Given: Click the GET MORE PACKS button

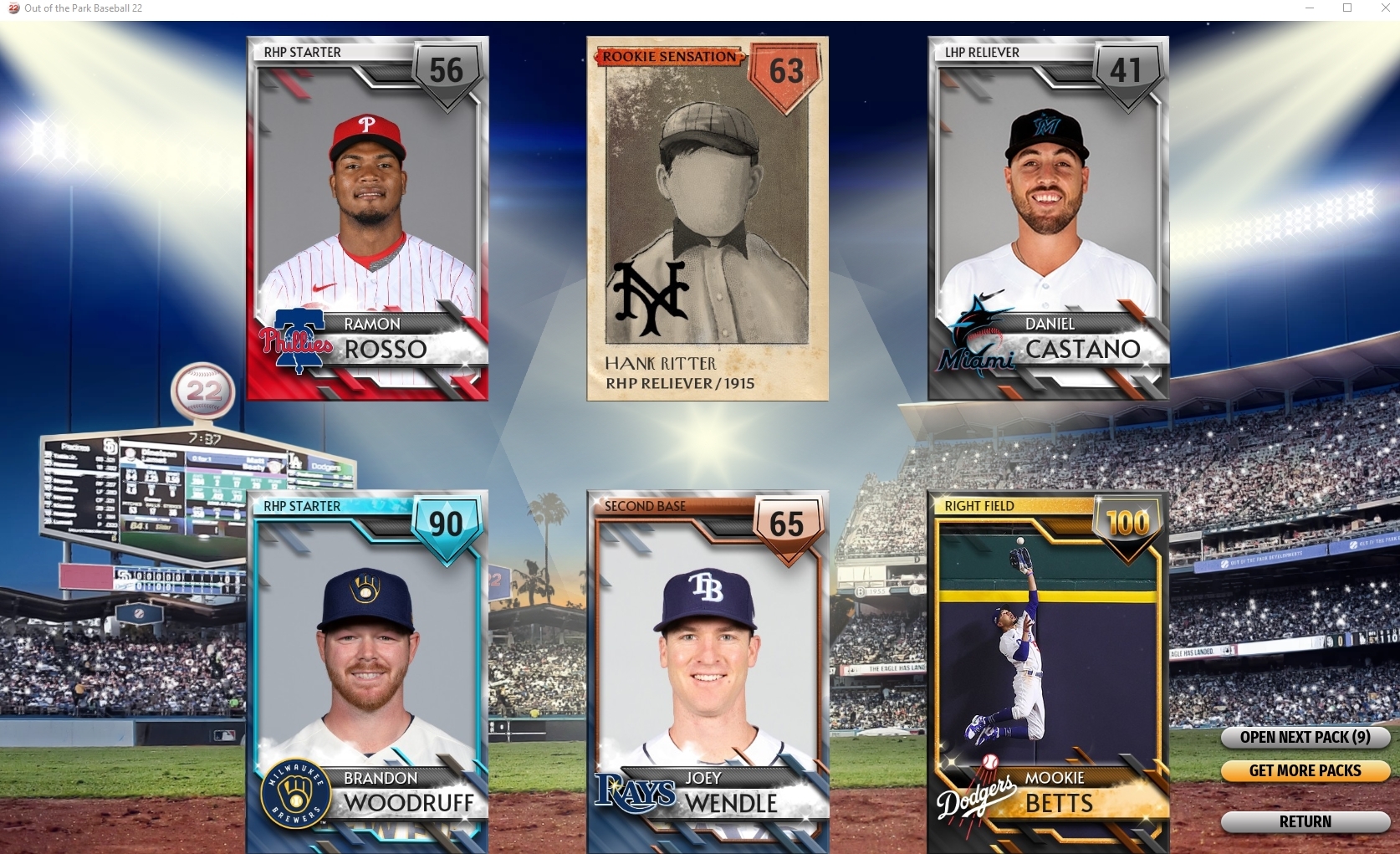Looking at the screenshot, I should [1305, 771].
